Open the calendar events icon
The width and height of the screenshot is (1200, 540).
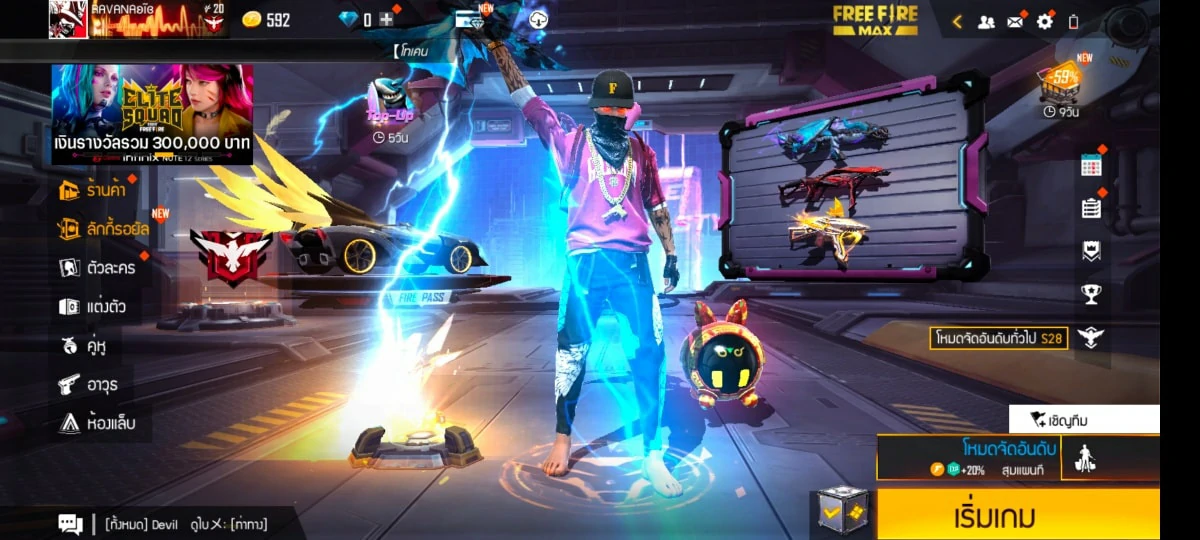coord(1091,166)
